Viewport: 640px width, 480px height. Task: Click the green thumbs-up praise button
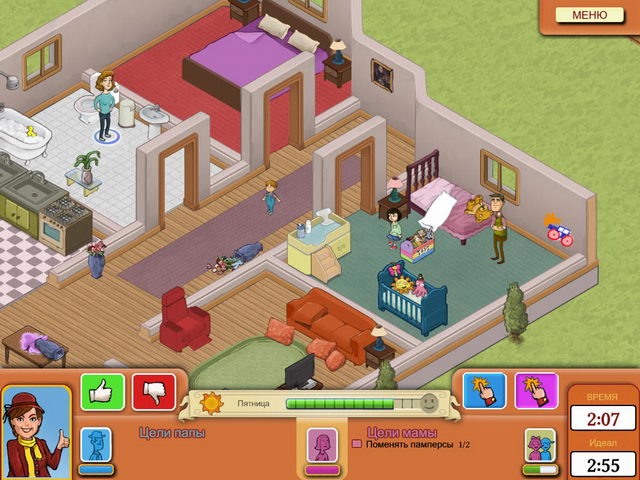(102, 392)
